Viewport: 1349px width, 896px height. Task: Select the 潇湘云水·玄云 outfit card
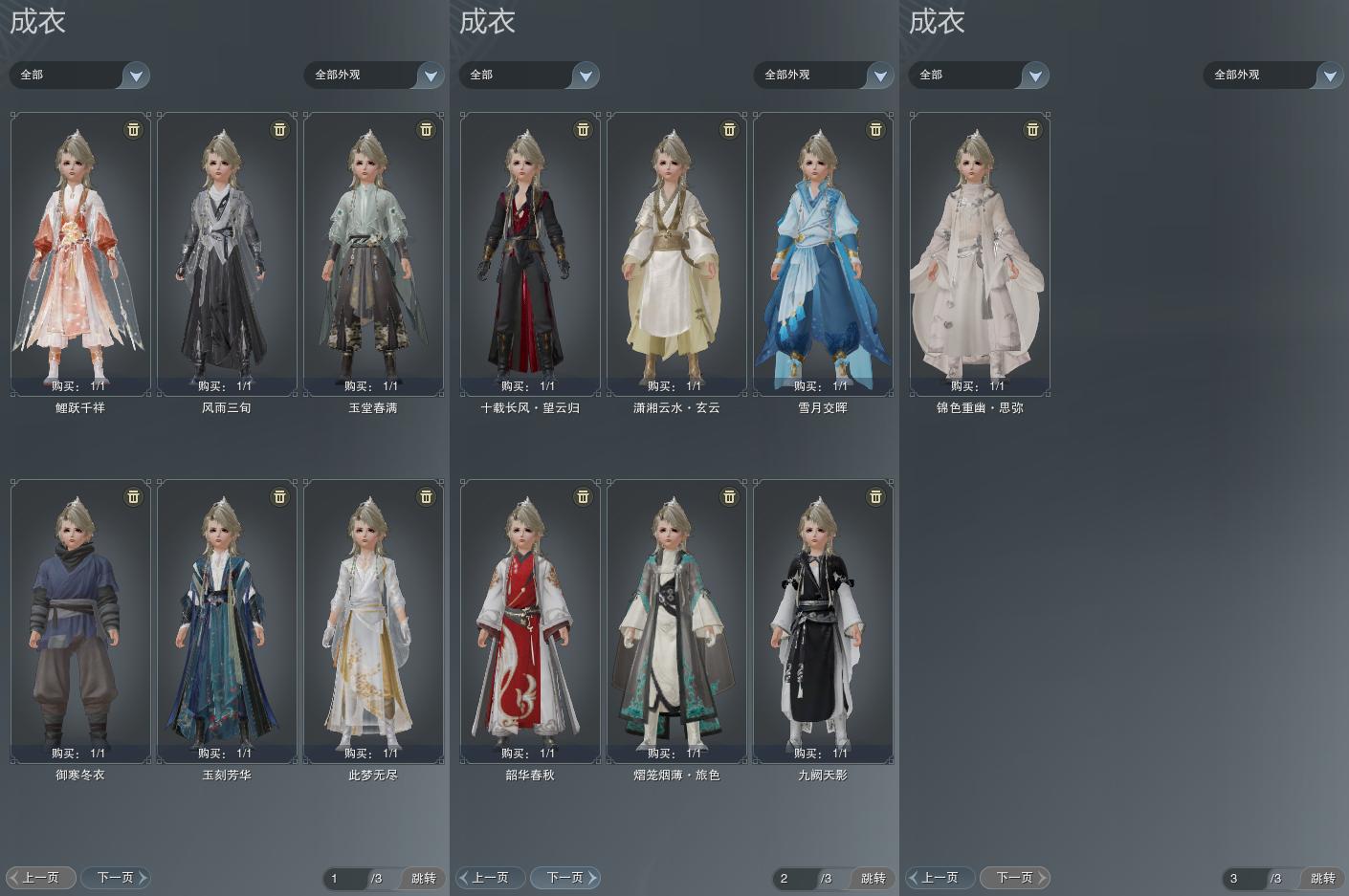(676, 253)
